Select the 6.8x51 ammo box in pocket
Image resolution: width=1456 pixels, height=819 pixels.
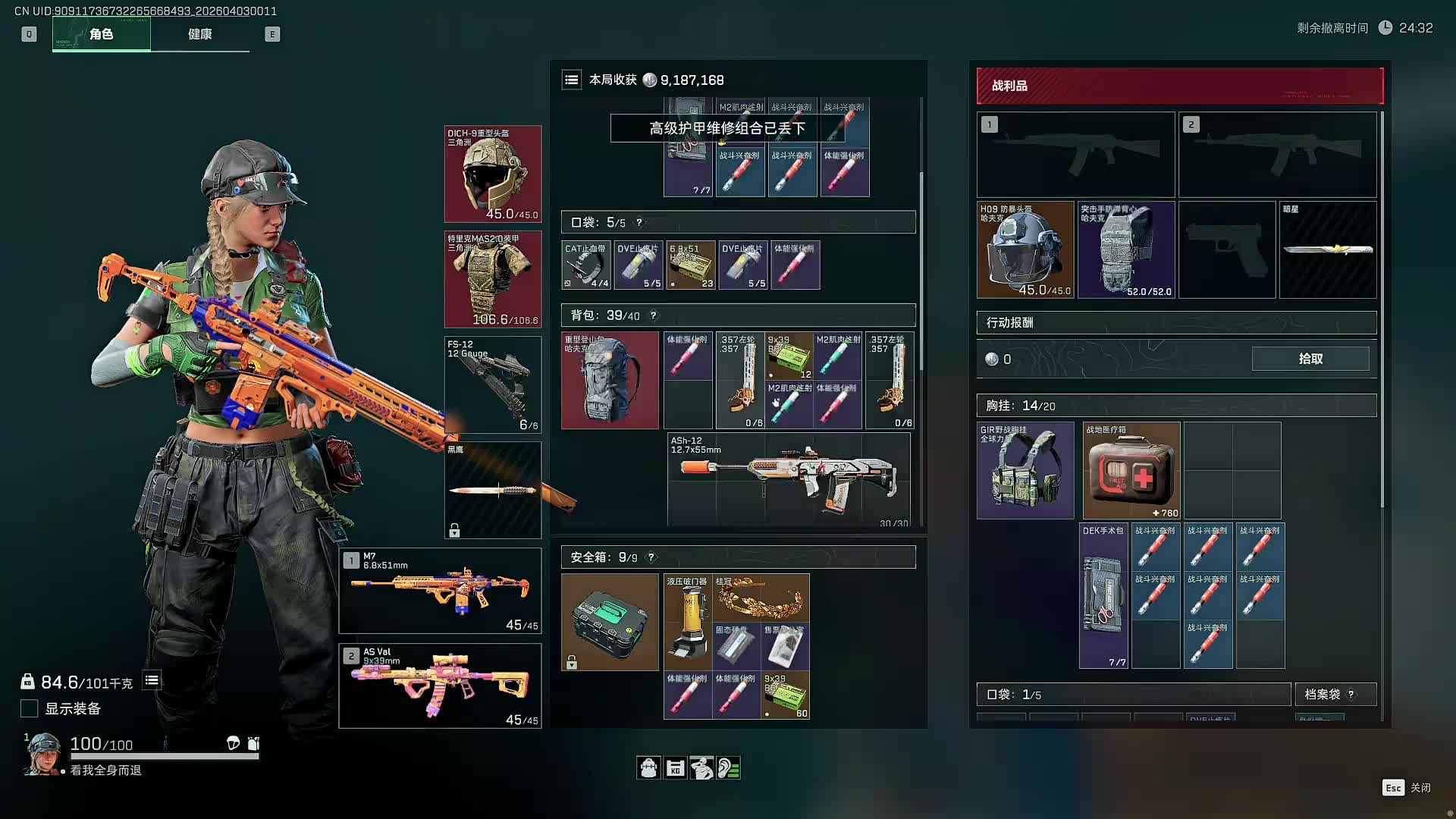coord(691,265)
